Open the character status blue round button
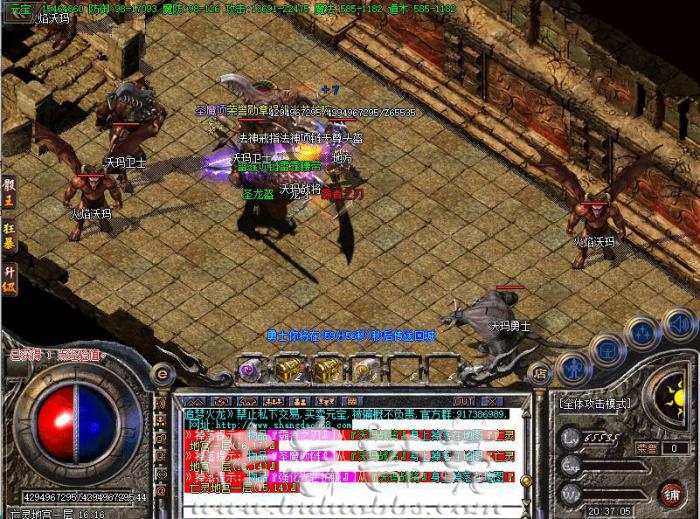This screenshot has height=519, width=700. [x=572, y=365]
